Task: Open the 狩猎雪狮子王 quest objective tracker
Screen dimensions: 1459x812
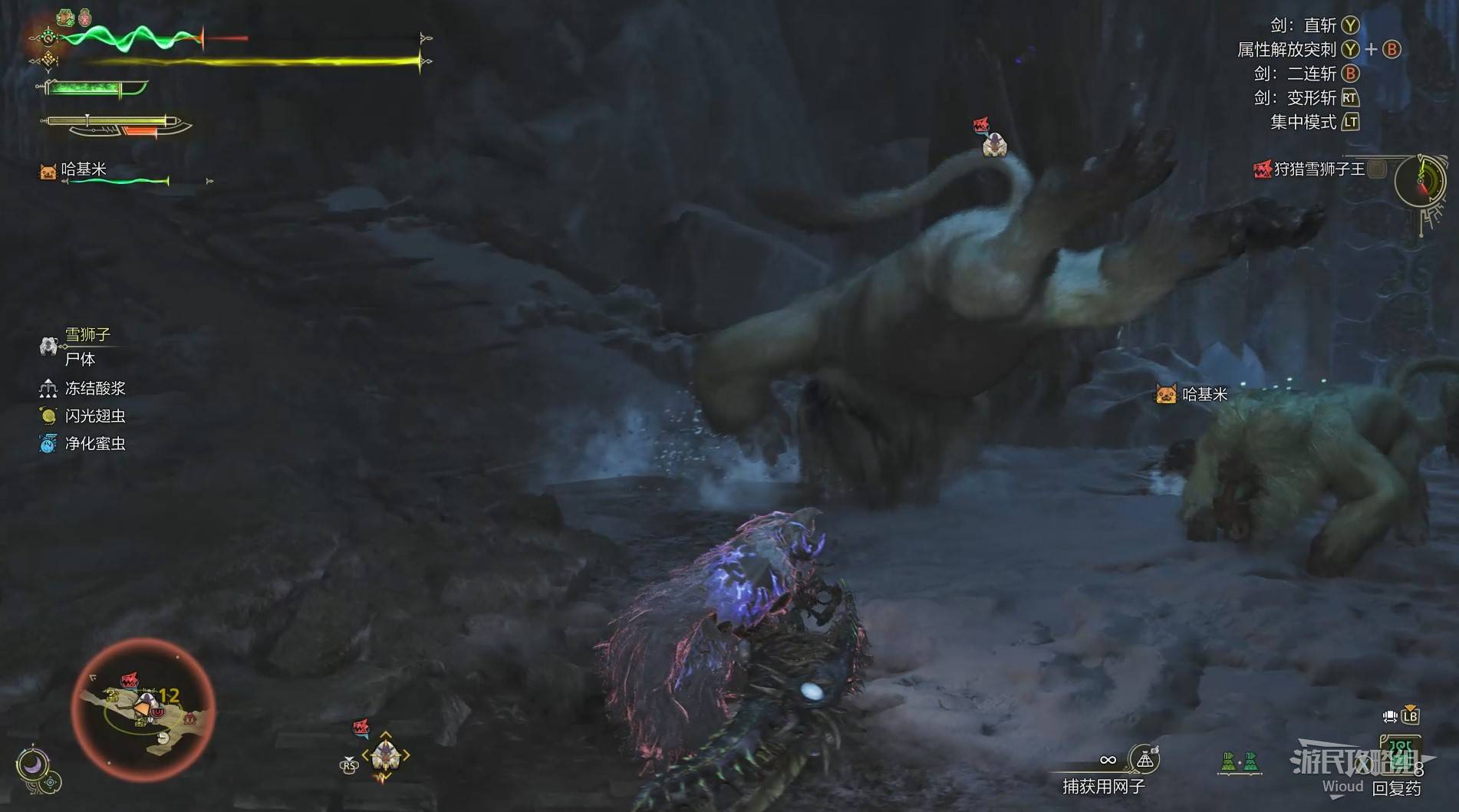Action: pos(1318,169)
